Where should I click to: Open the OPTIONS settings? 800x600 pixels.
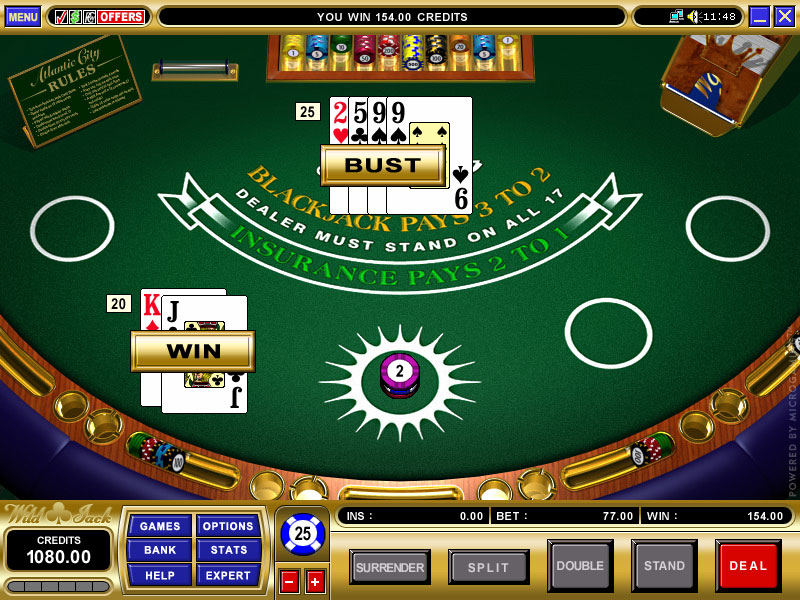pyautogui.click(x=228, y=526)
